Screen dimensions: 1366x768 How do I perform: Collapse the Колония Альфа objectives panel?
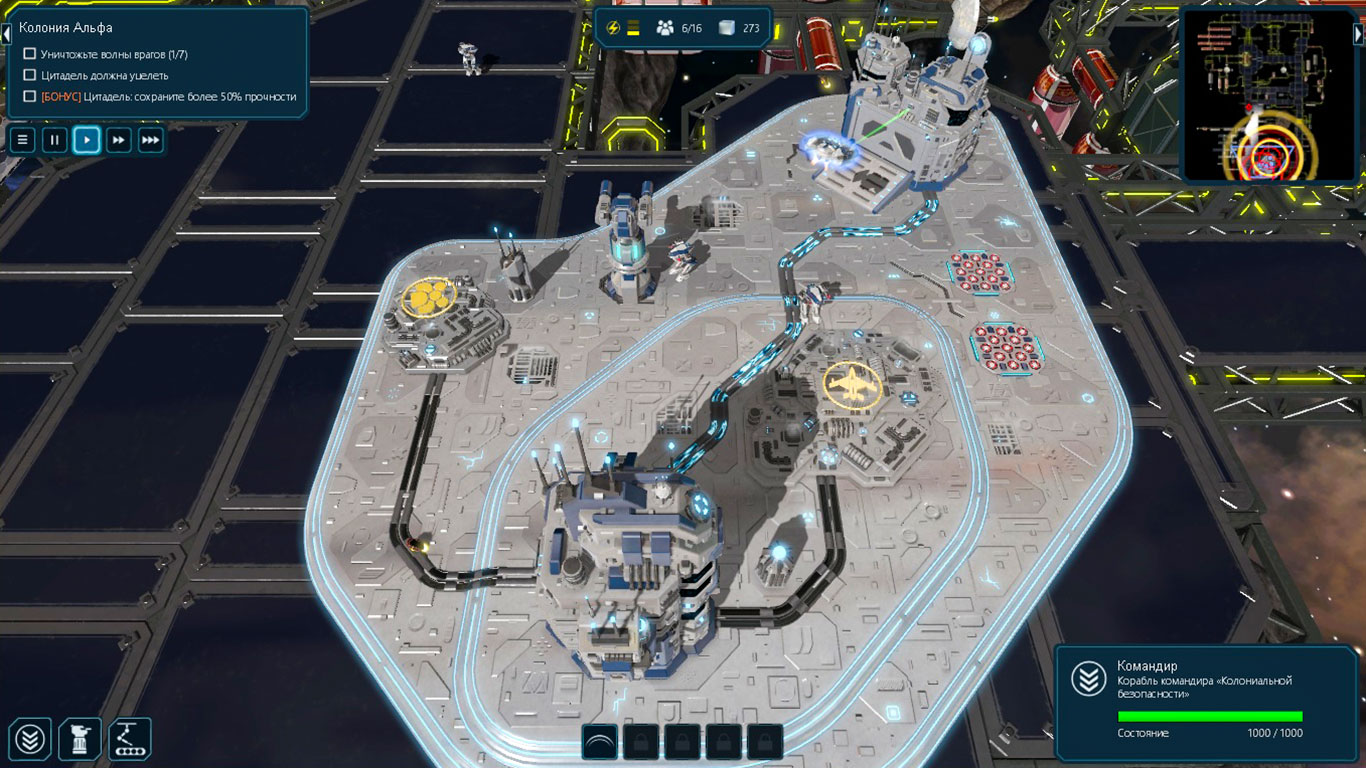coord(6,33)
